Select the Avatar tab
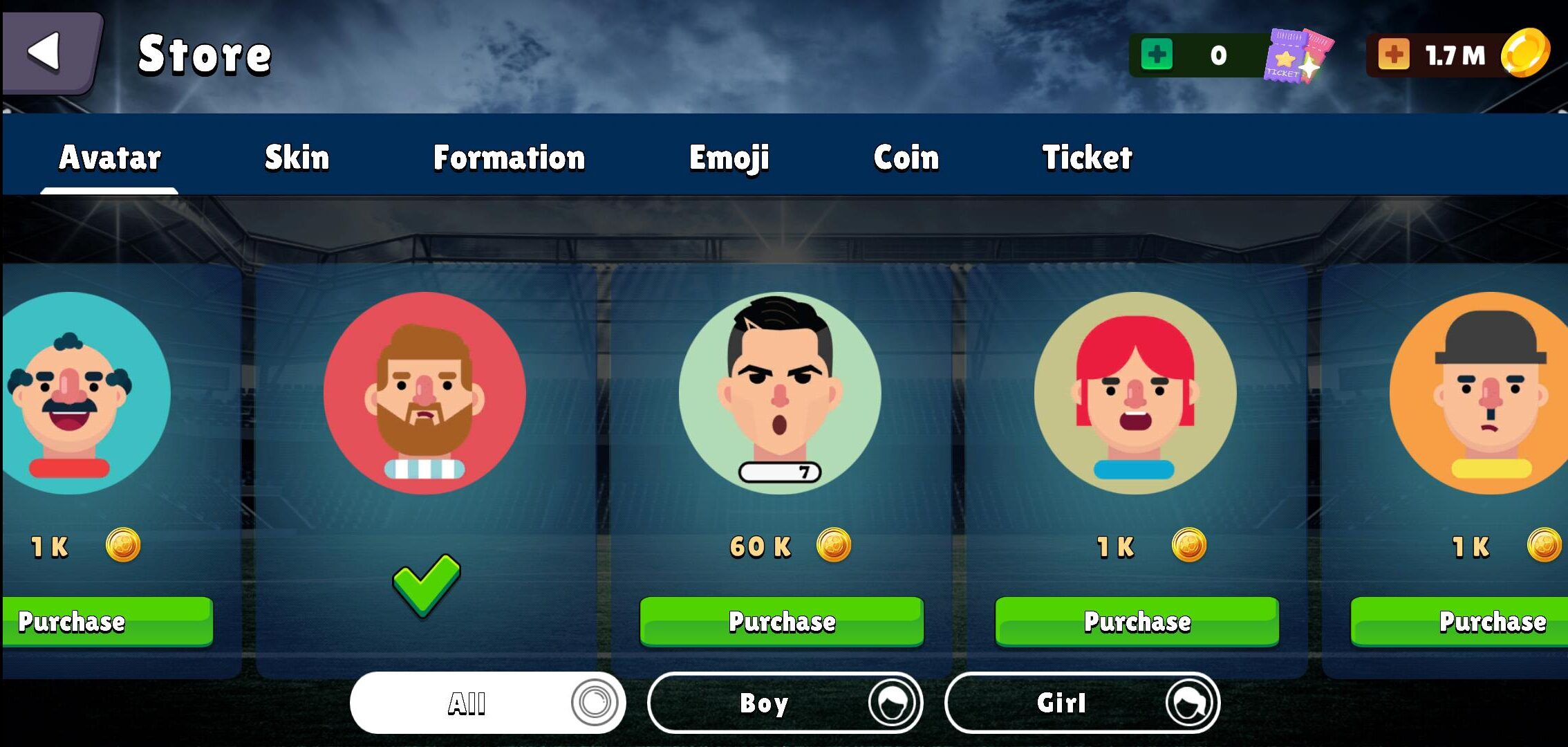The width and height of the screenshot is (1568, 747). tap(110, 158)
